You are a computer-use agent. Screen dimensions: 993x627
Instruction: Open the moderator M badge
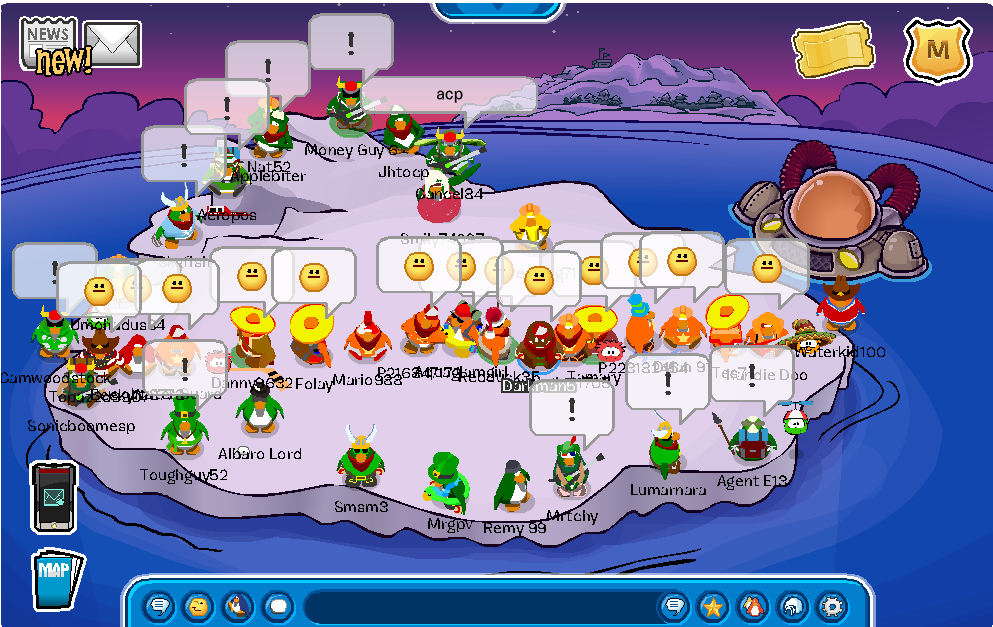[x=937, y=49]
